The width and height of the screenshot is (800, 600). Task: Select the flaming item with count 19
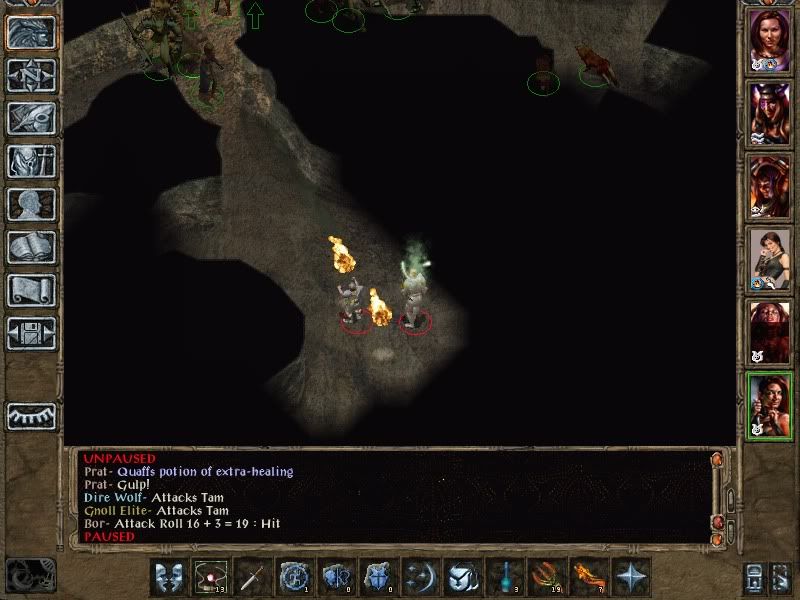[547, 577]
